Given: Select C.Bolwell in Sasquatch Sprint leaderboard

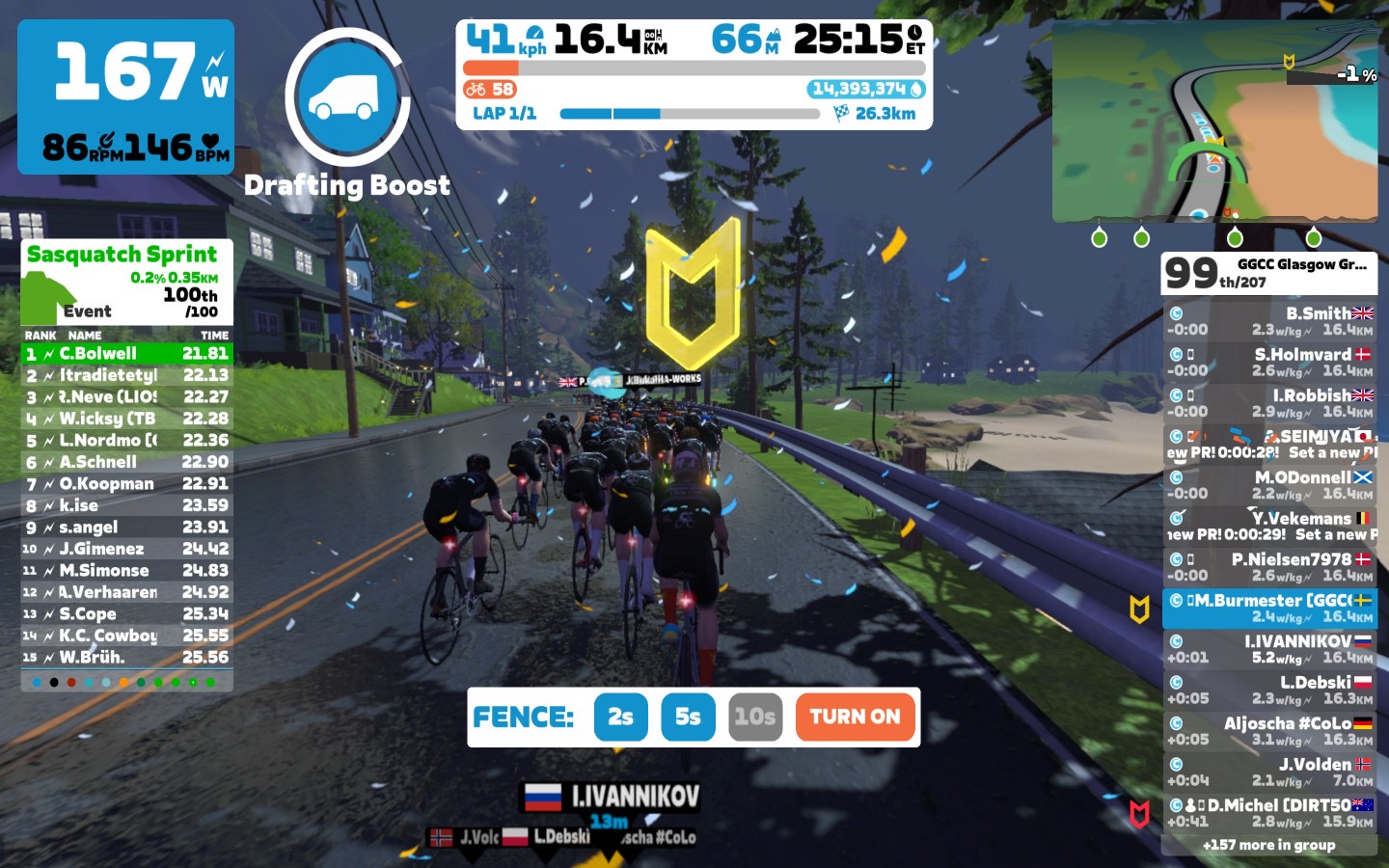Looking at the screenshot, I should 126,354.
